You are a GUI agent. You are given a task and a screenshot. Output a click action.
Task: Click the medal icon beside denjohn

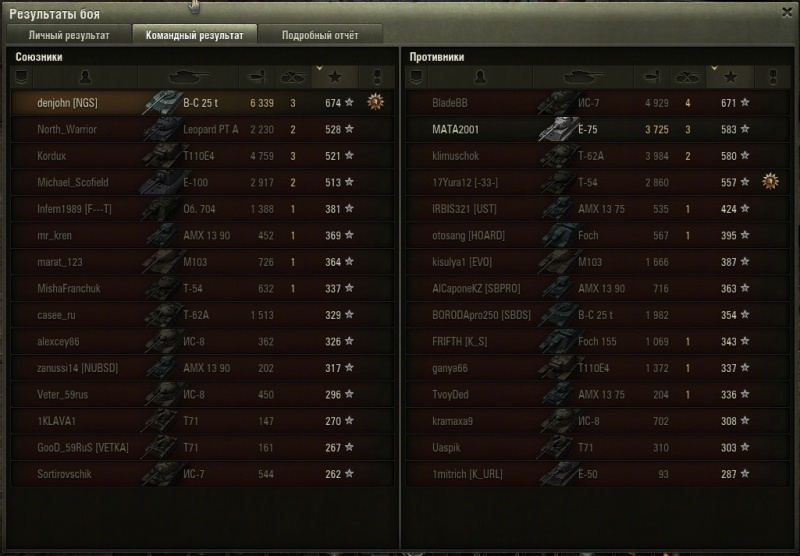pos(376,101)
